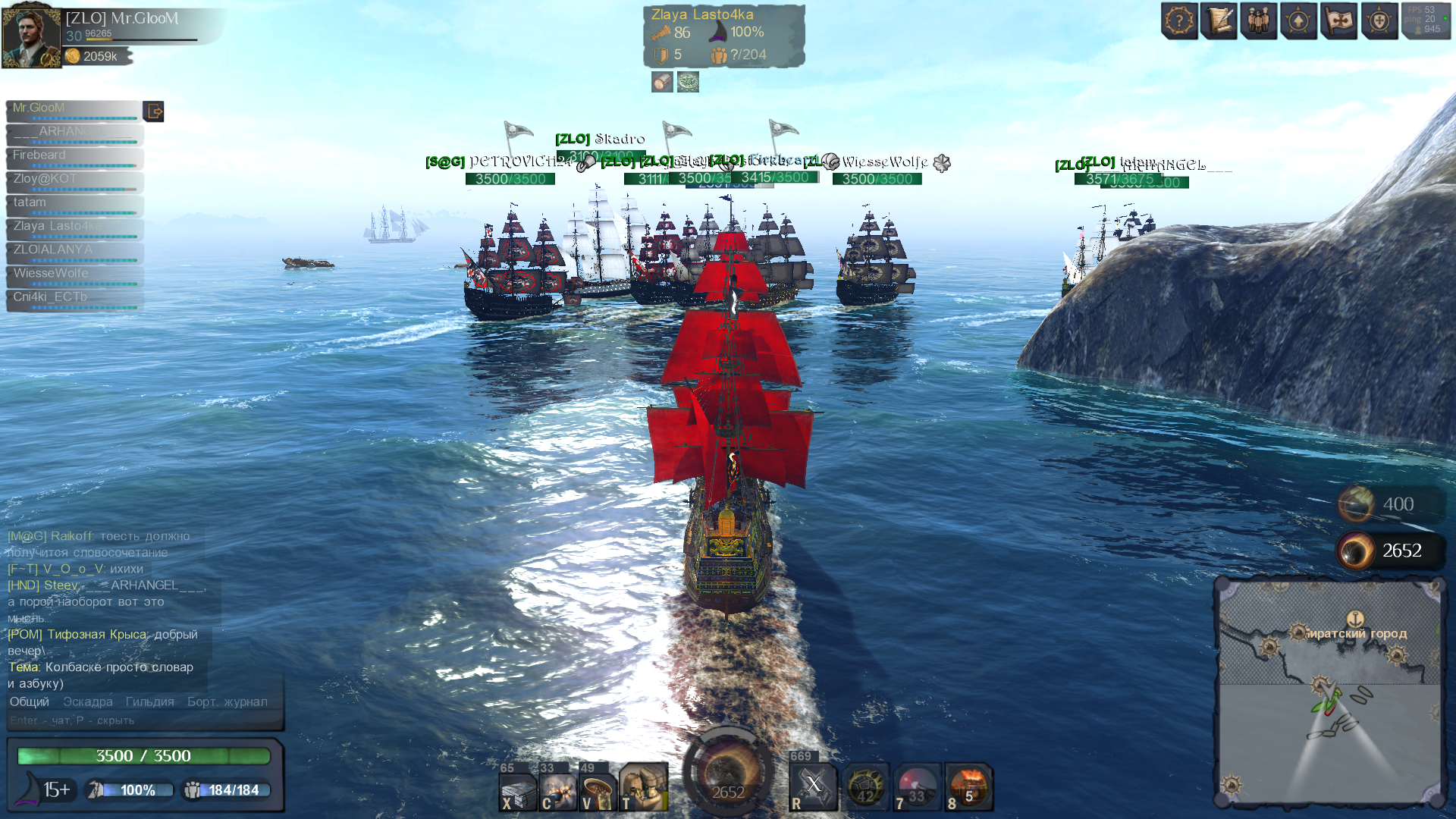Leave the squadron with the exit button

(x=154, y=111)
